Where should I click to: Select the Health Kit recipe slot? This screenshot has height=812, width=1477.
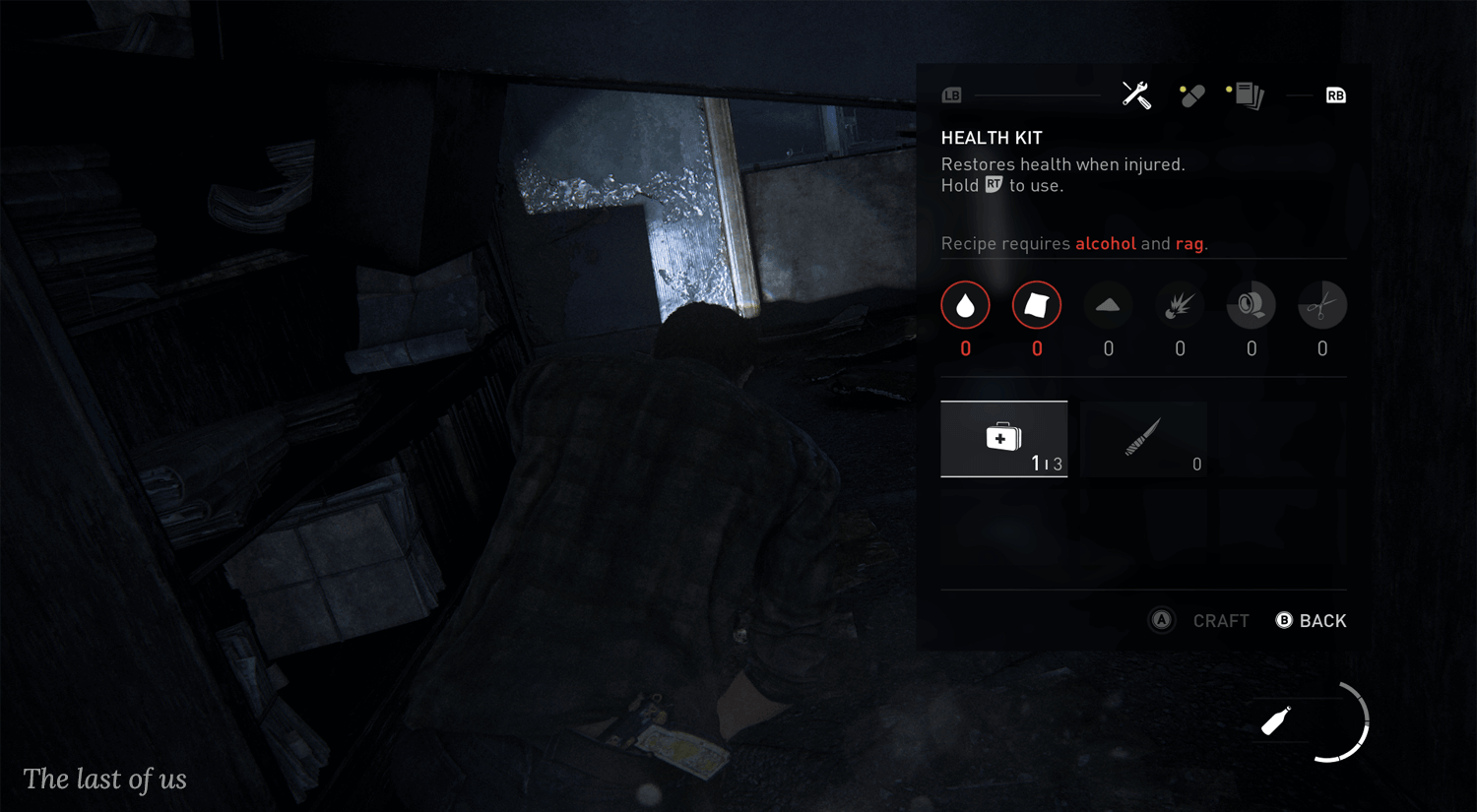pyautogui.click(x=1003, y=439)
